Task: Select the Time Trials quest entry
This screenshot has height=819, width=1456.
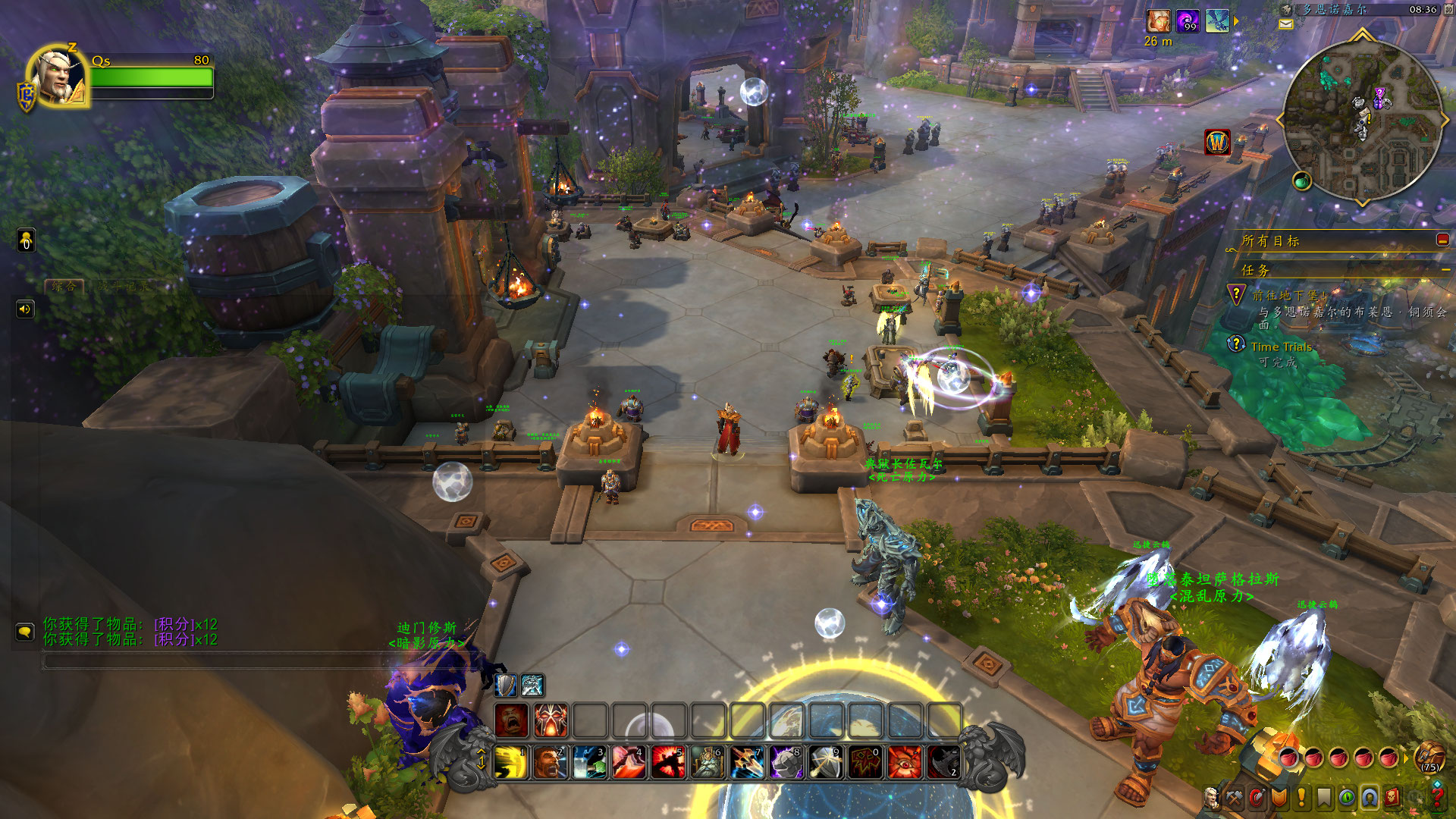Action: click(1281, 347)
